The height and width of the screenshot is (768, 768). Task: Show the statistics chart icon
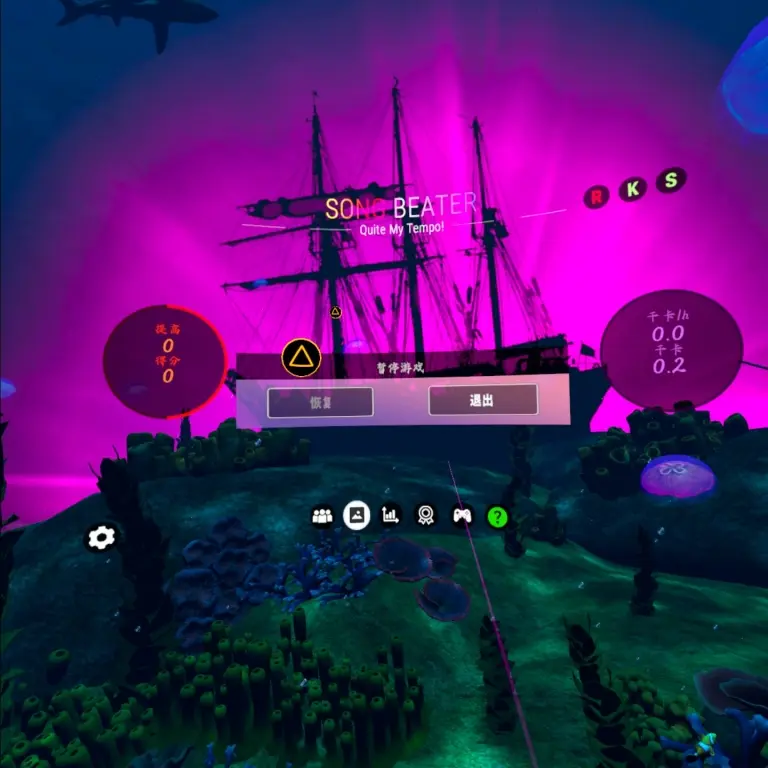pos(391,516)
